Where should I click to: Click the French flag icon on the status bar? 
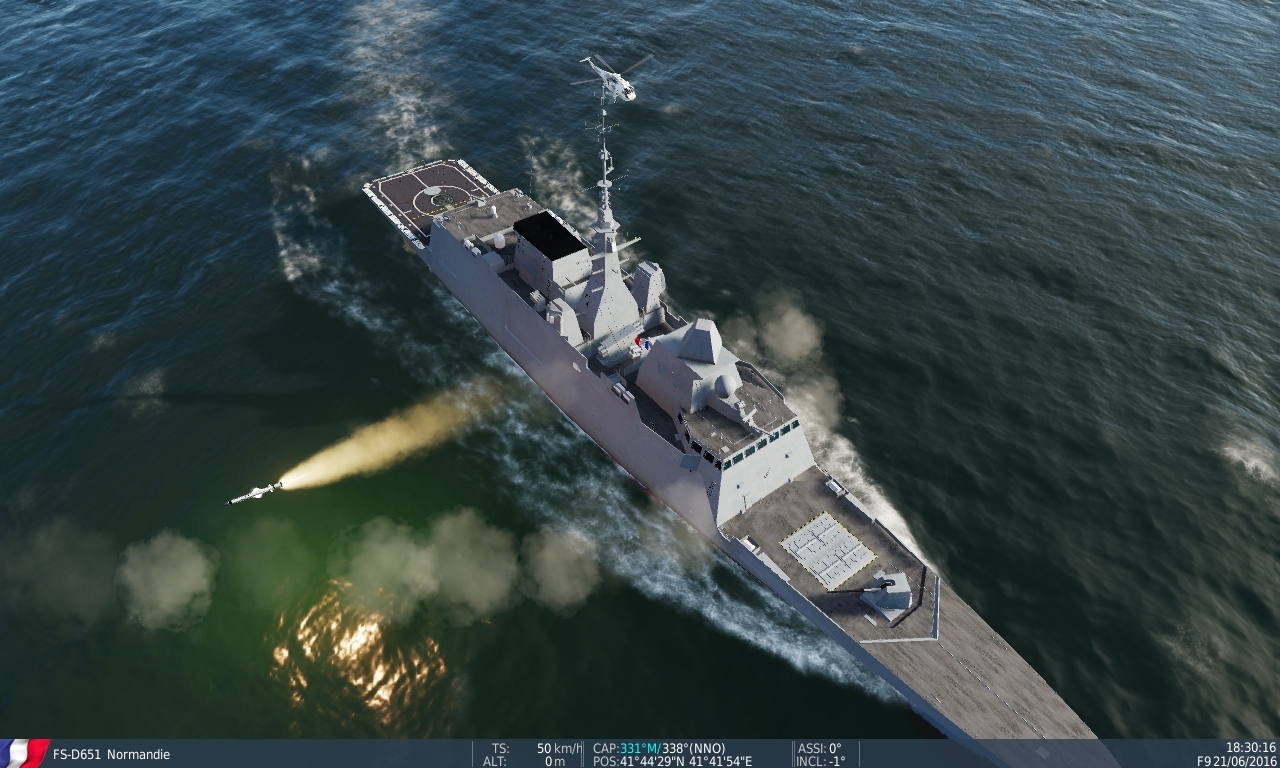coord(22,753)
